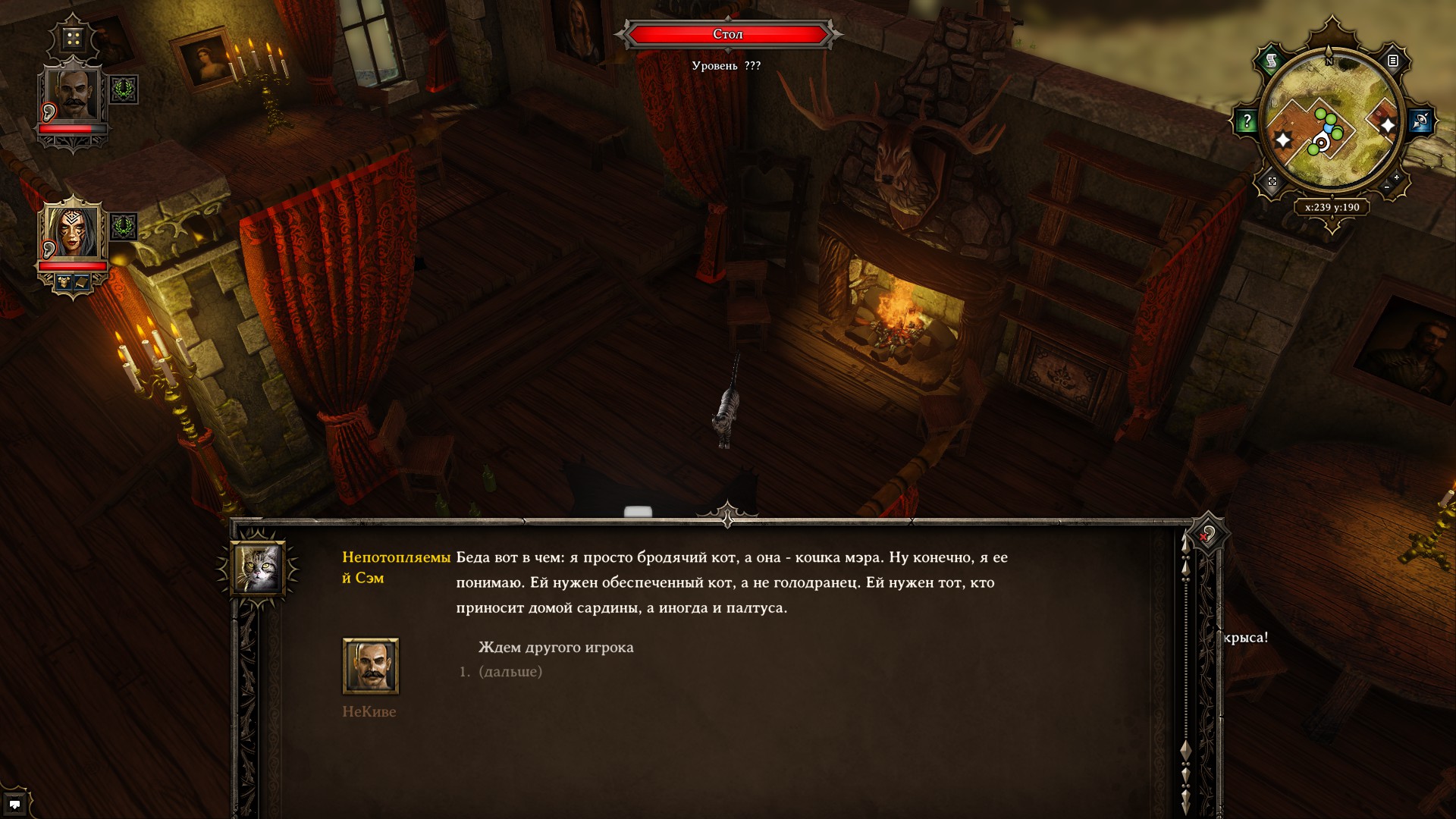Open the message log icon right of minimap
This screenshot has width=1456, height=819.
(1392, 61)
